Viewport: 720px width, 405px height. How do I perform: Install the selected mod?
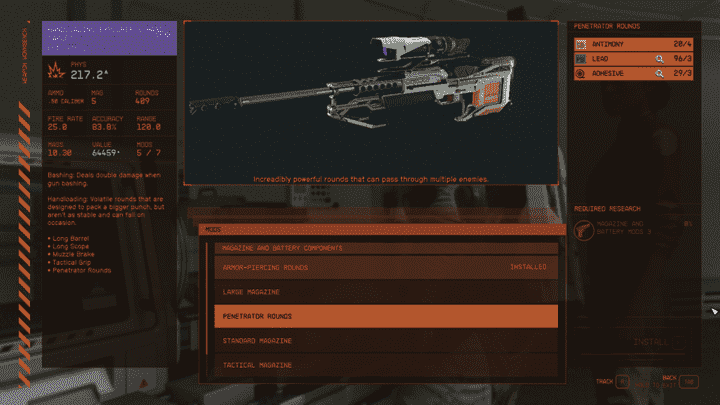[x=650, y=342]
